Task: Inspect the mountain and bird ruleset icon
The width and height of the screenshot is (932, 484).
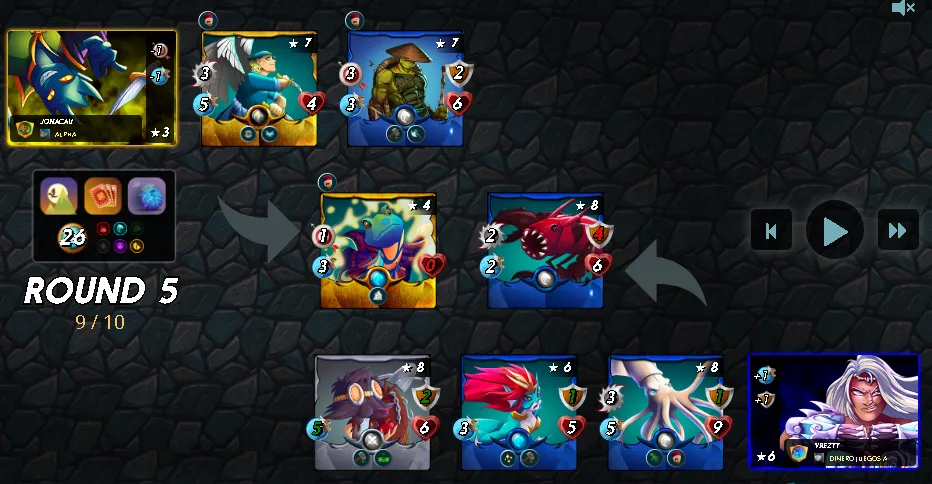Action: point(59,196)
